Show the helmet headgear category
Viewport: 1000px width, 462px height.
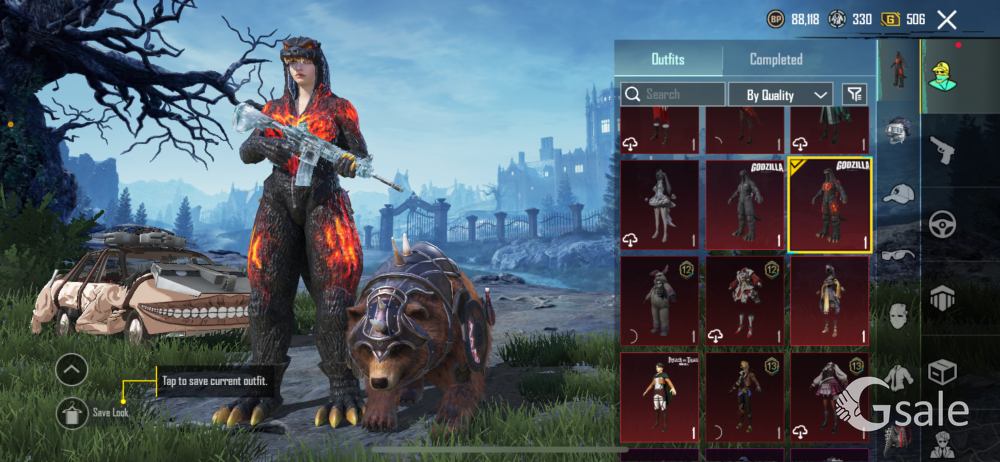coord(897,131)
